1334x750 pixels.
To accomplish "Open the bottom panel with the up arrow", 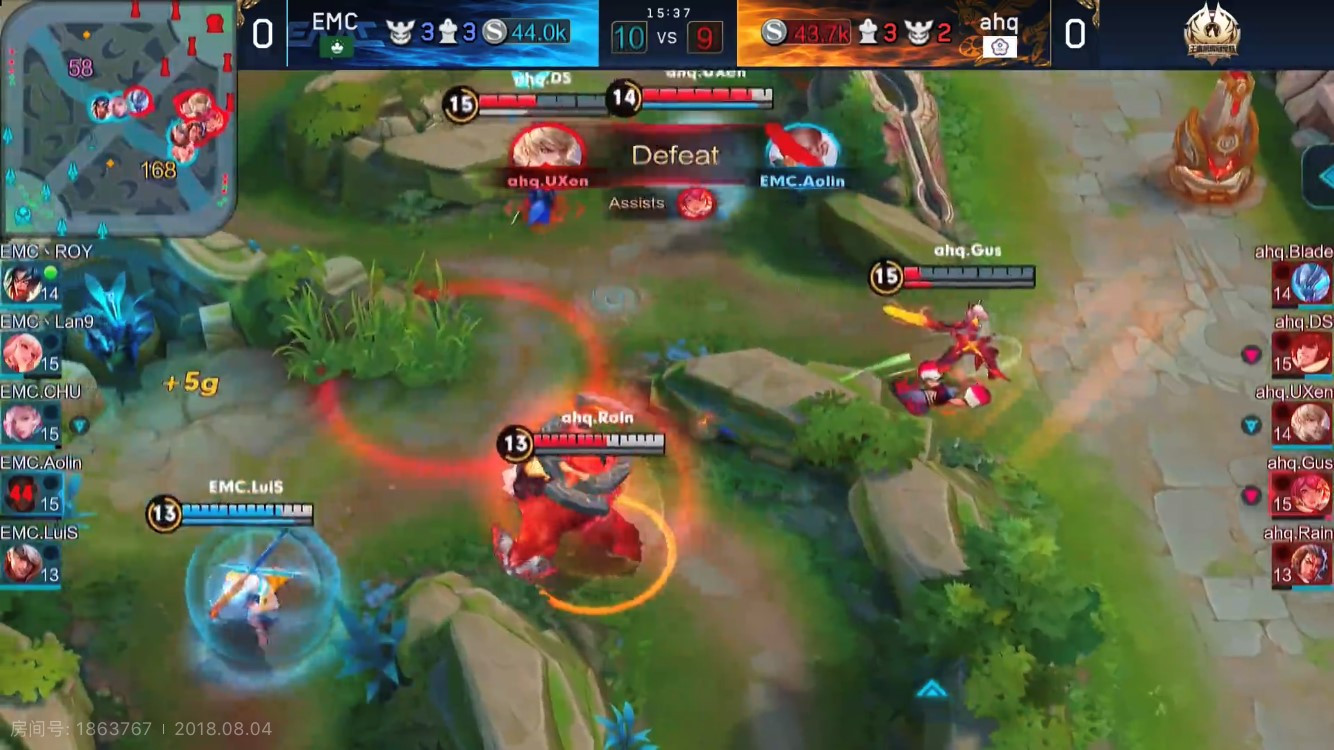I will coord(931,689).
